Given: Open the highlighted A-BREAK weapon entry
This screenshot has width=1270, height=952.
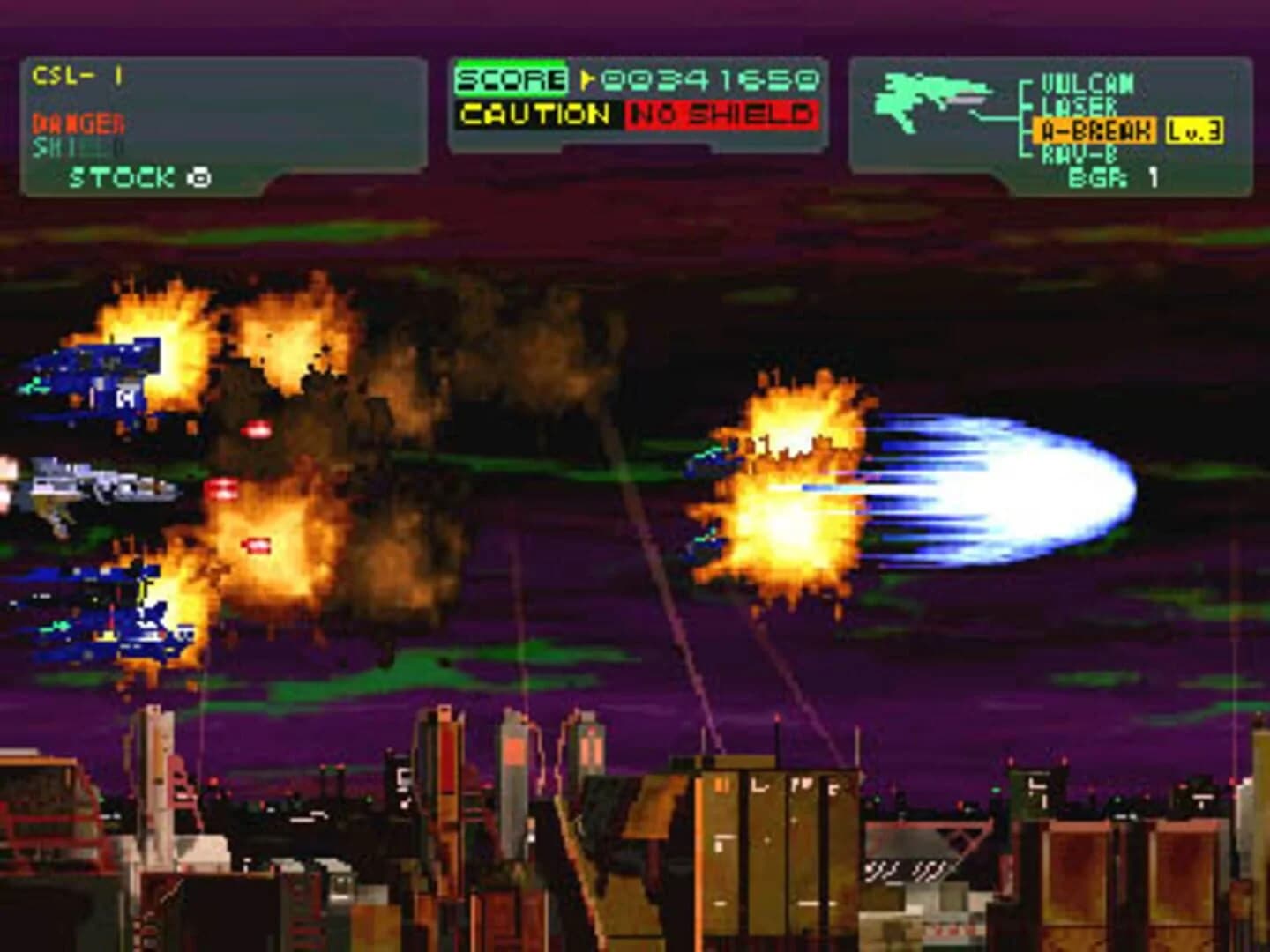Looking at the screenshot, I should pyautogui.click(x=1096, y=130).
